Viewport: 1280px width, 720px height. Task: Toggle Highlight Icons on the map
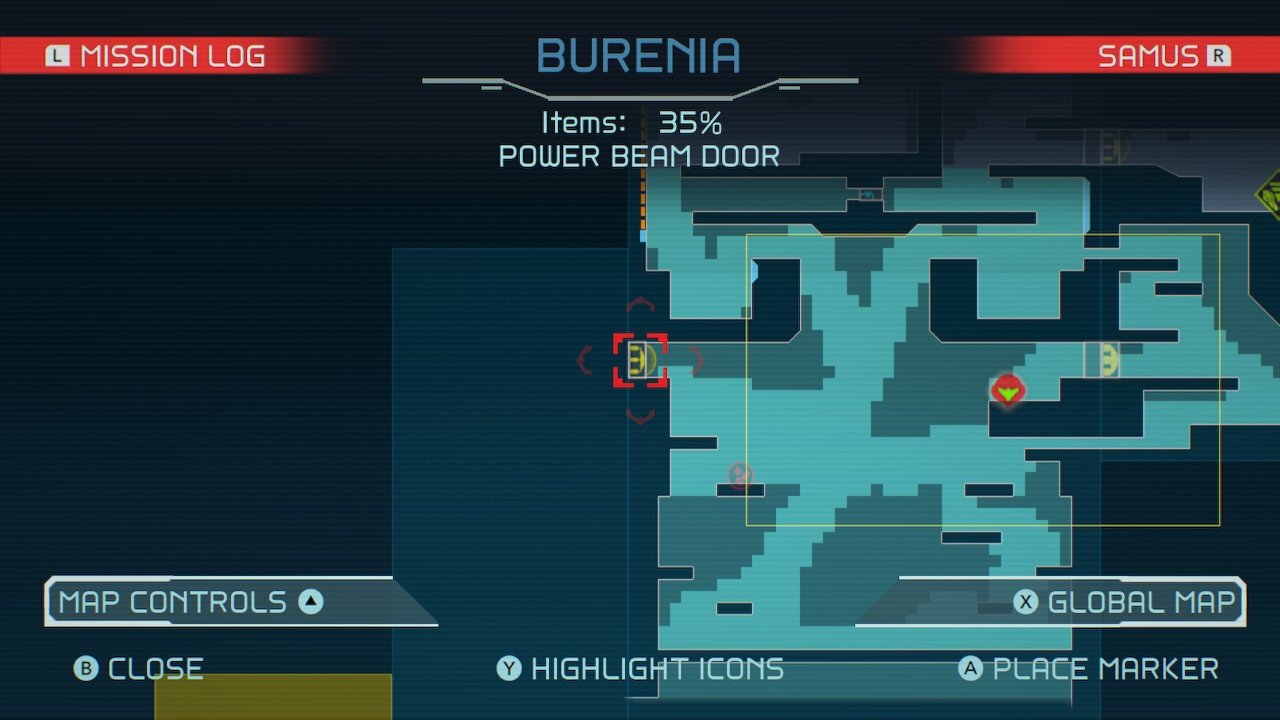[640, 668]
